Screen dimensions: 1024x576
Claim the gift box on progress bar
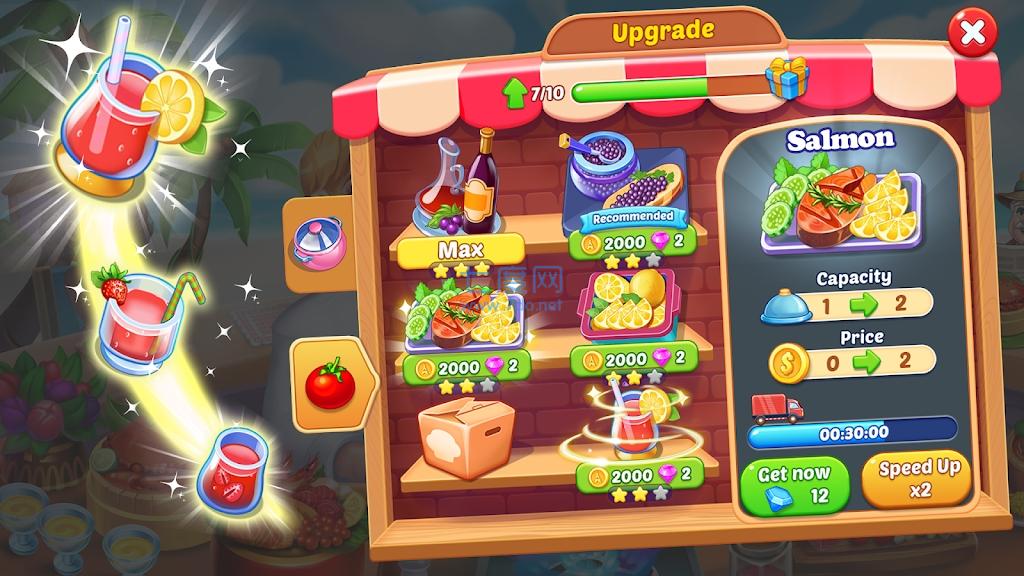click(786, 78)
